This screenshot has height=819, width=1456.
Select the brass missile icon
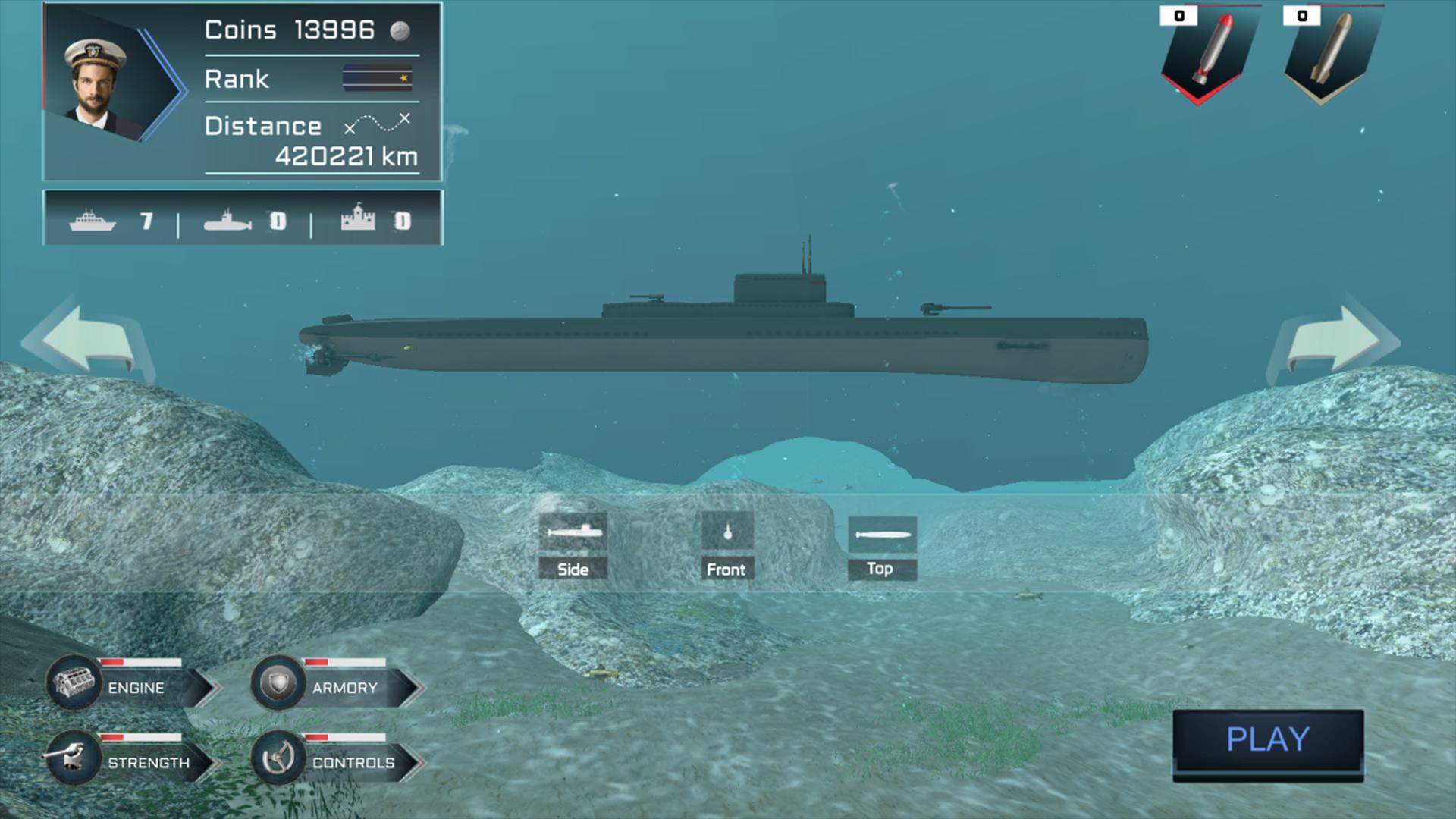1332,53
